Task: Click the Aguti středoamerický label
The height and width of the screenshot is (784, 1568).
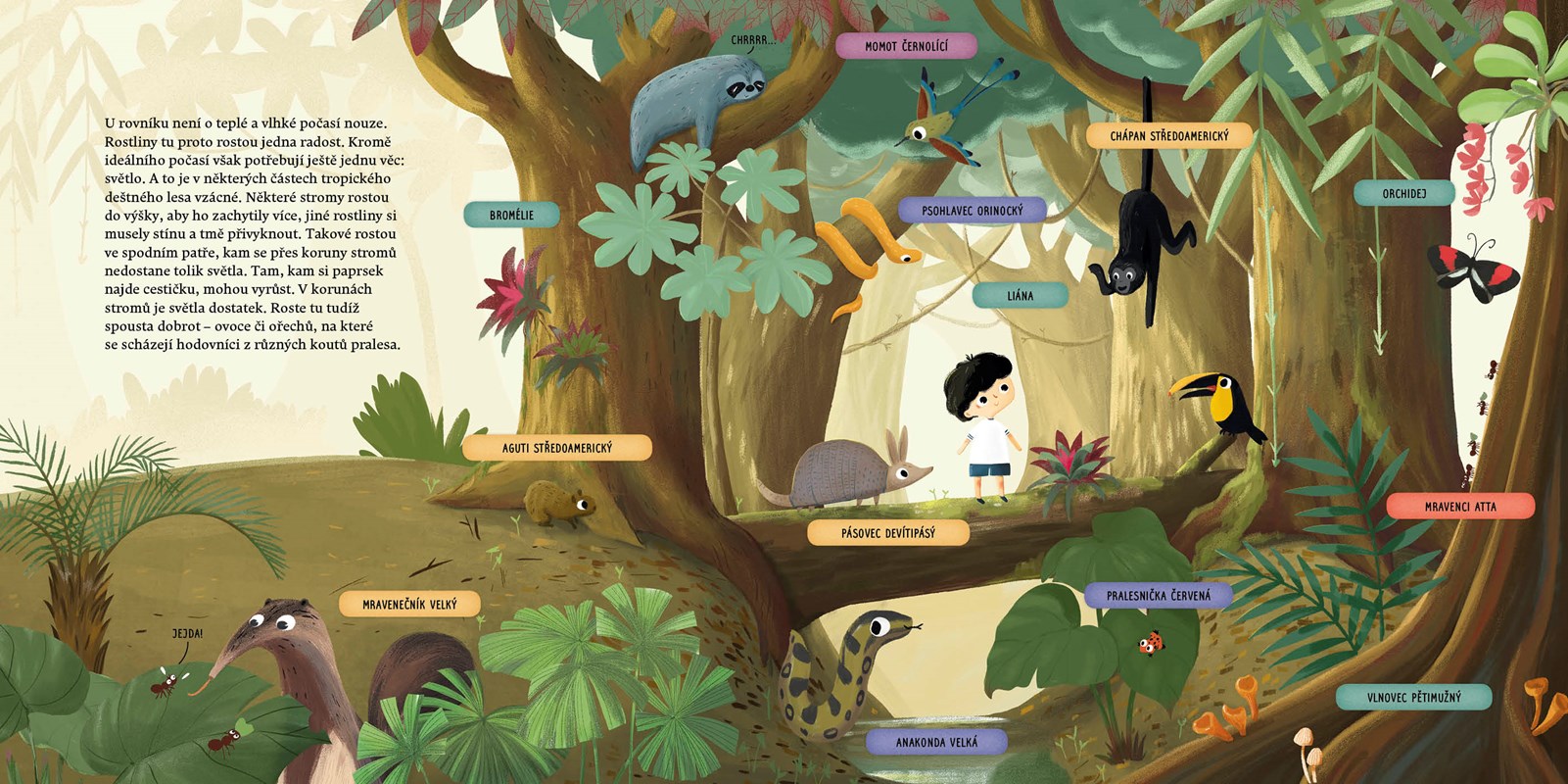Action: point(556,448)
